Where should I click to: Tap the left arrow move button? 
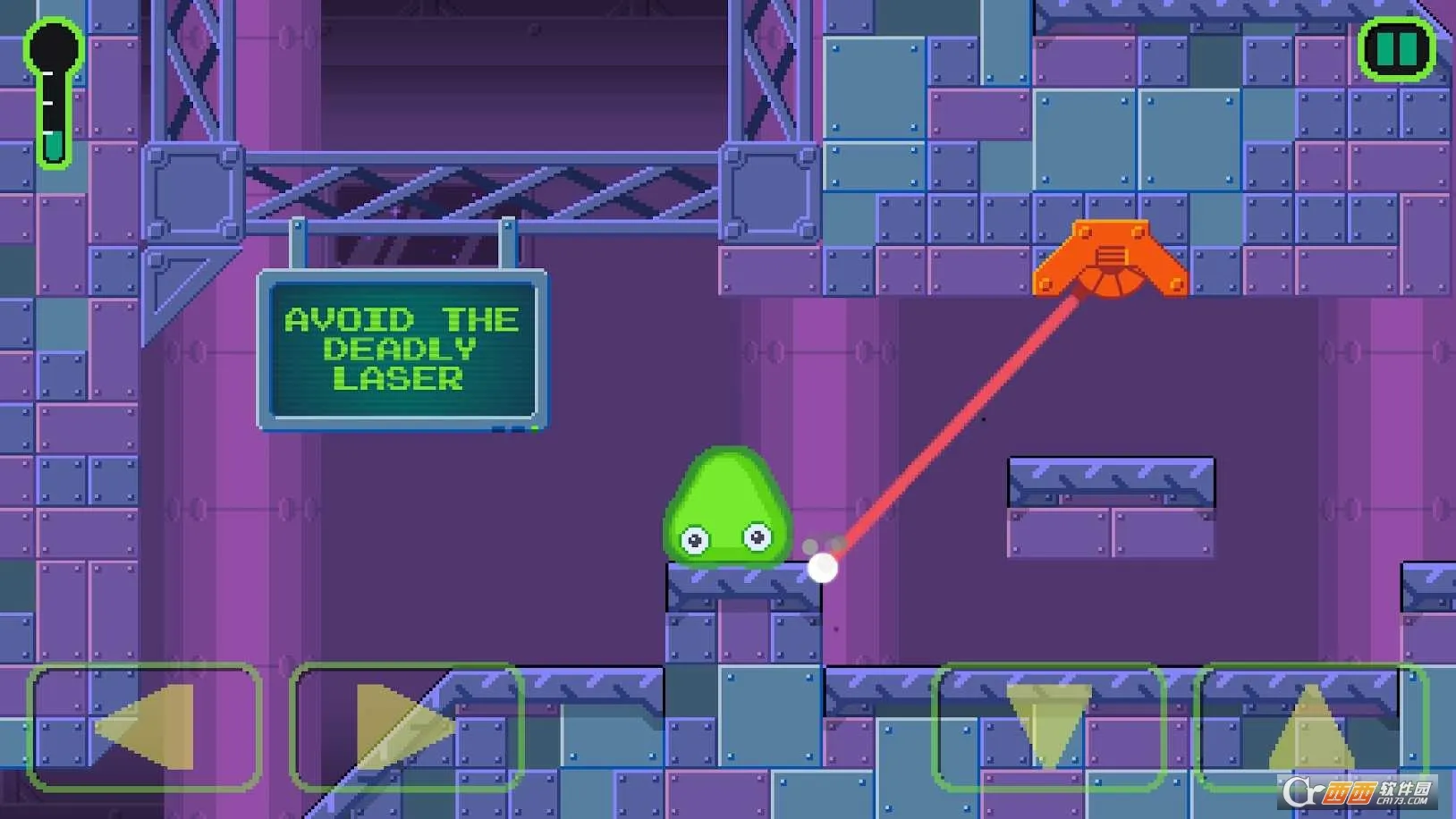[x=145, y=727]
